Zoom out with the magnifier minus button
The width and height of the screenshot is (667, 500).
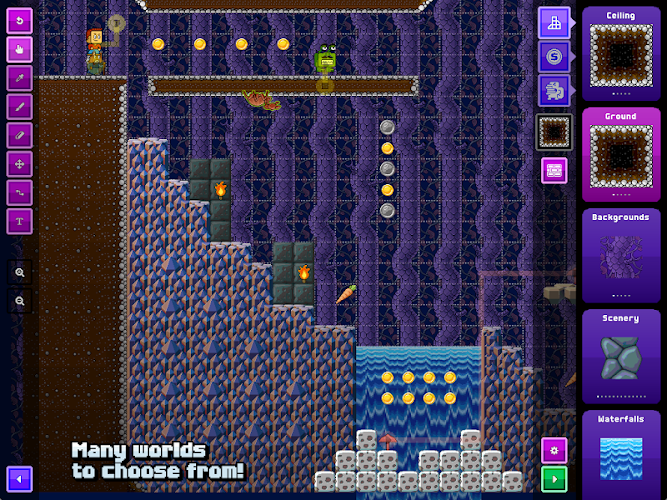point(20,300)
